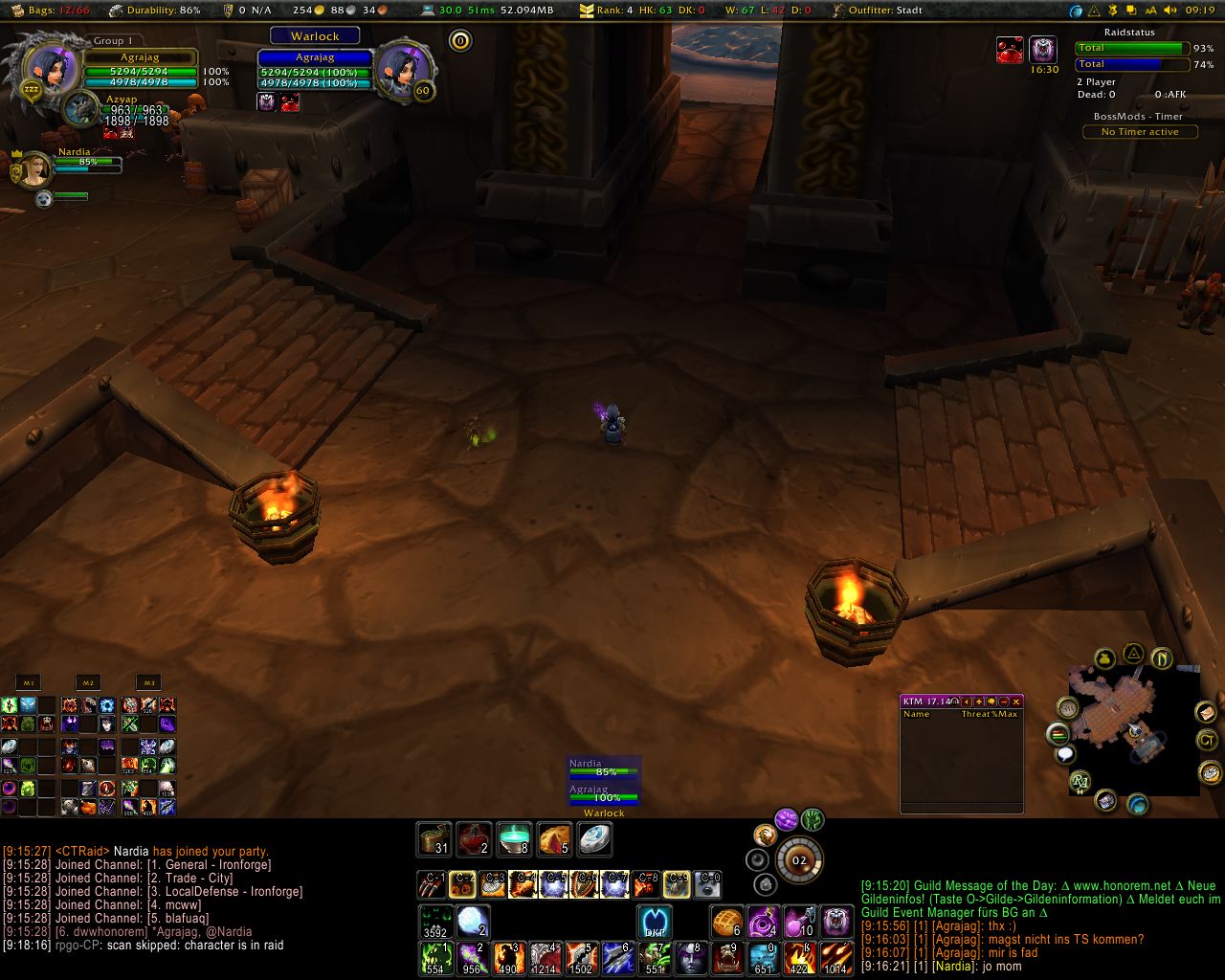Viewport: 1225px width, 980px height.
Task: Use the bandage stack of 31
Action: [x=435, y=839]
